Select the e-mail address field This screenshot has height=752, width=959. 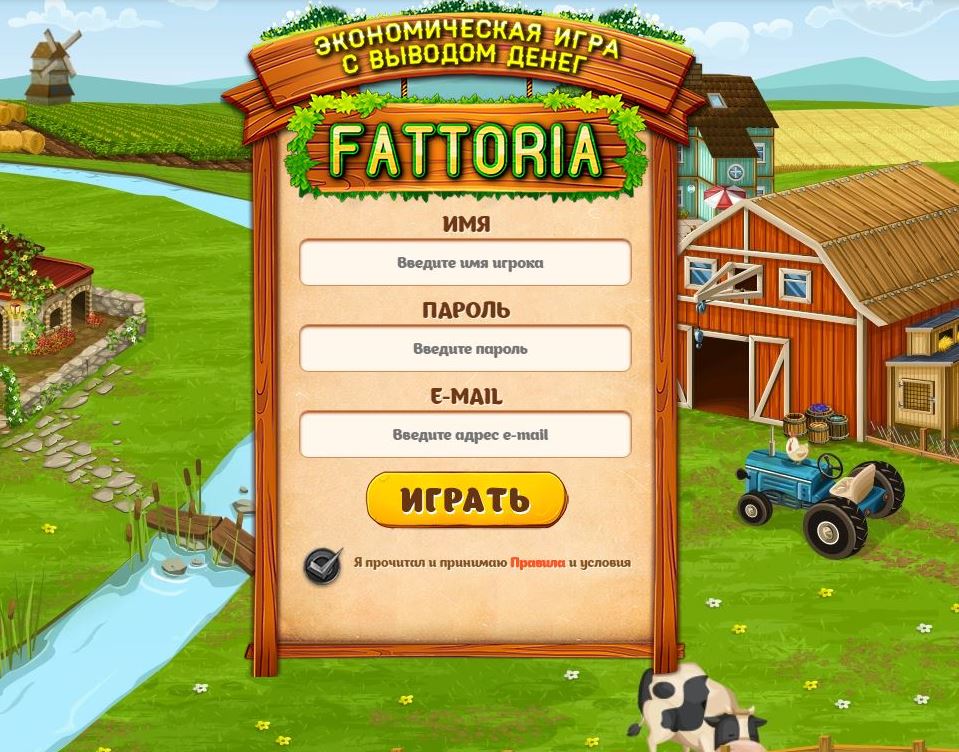pos(465,435)
